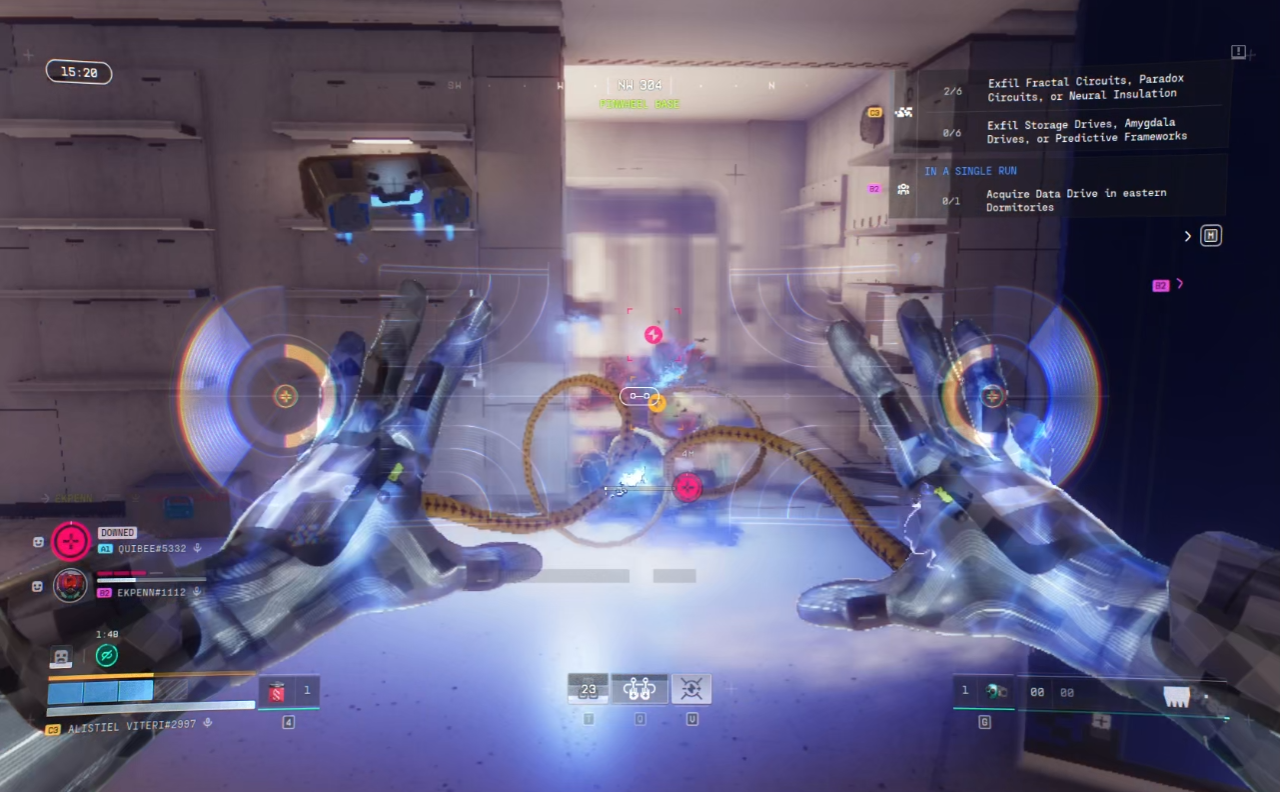Select the Exfil Storage Drives objective
This screenshot has width=1280, height=792.
1086,130
